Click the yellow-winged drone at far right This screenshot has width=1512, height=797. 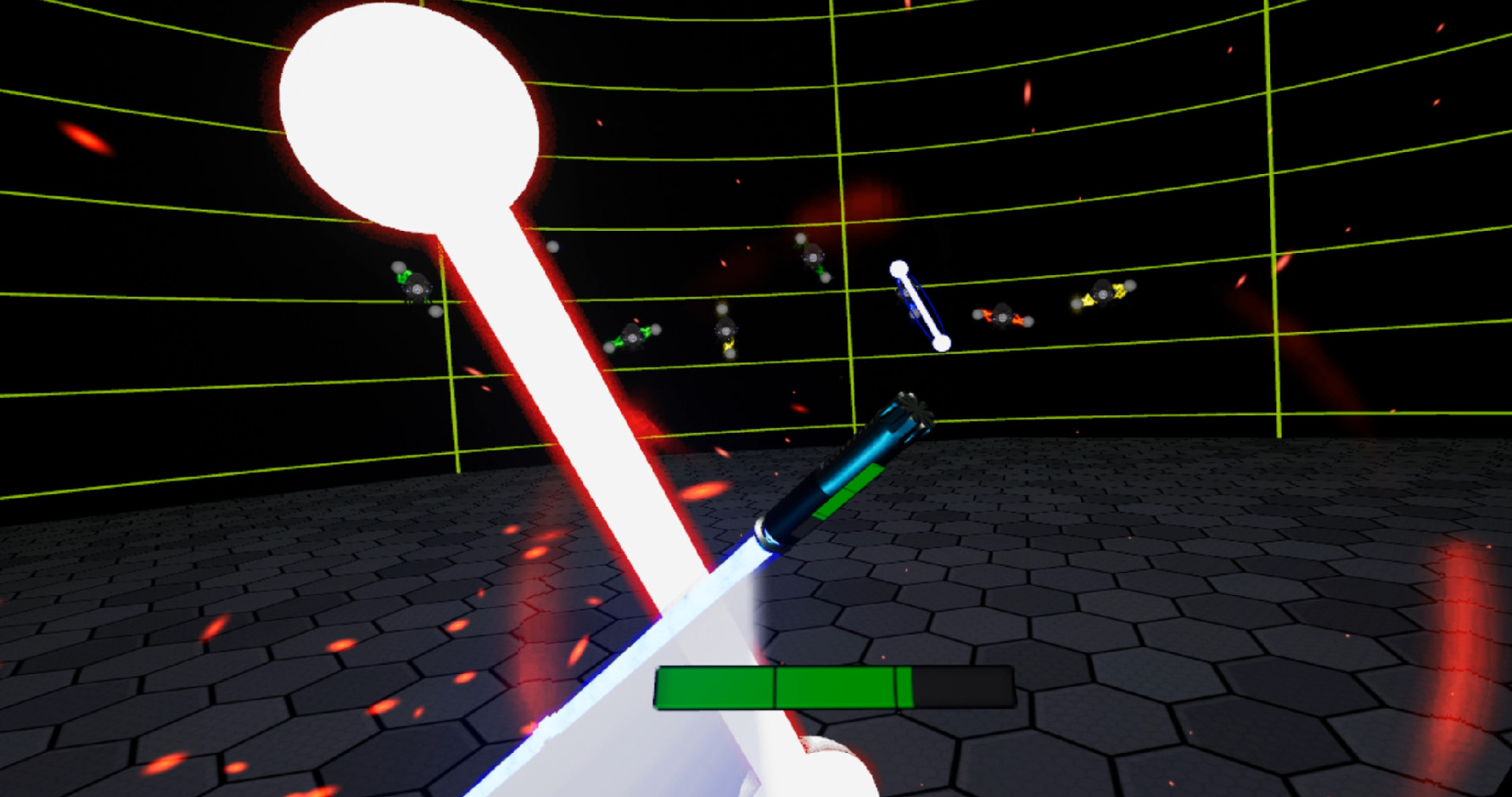(x=1102, y=293)
